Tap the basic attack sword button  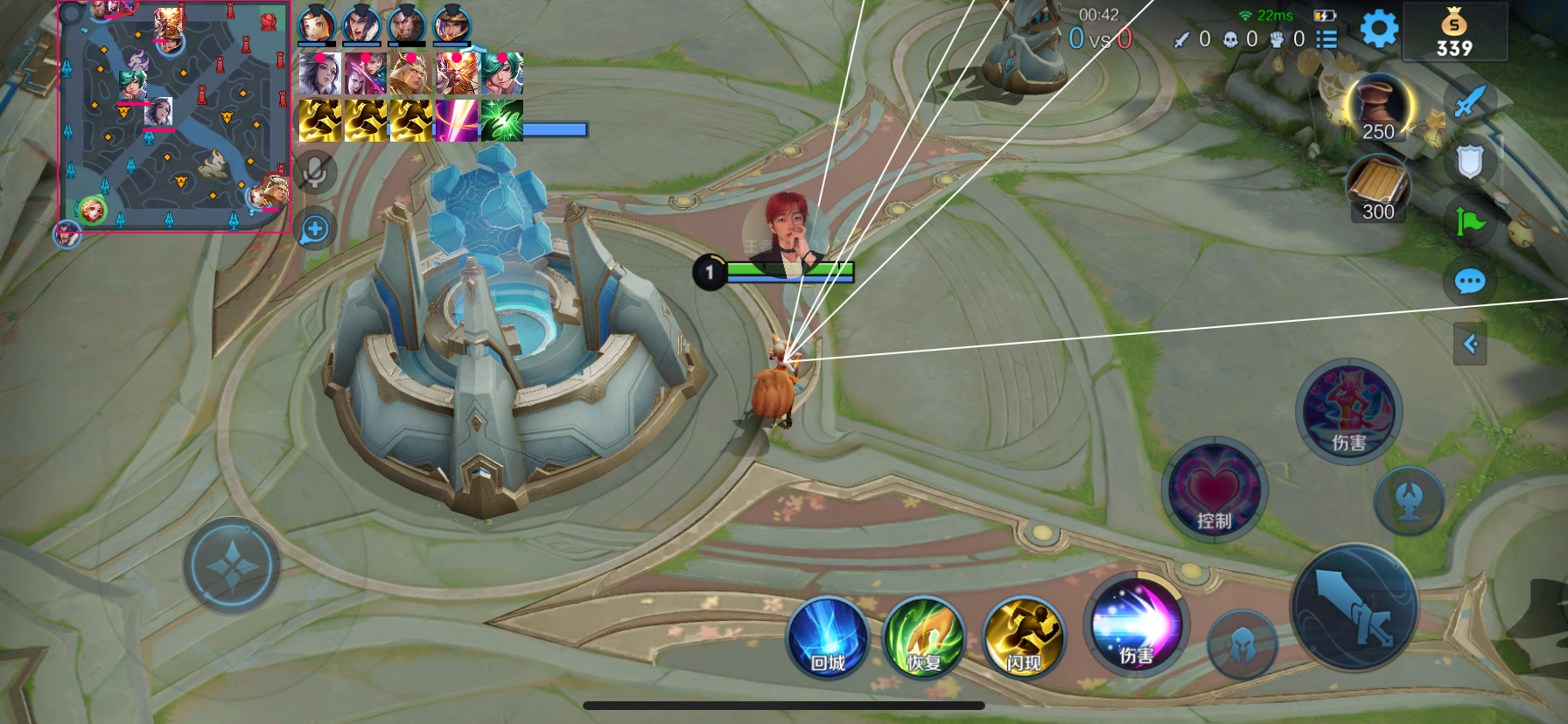click(x=1354, y=608)
